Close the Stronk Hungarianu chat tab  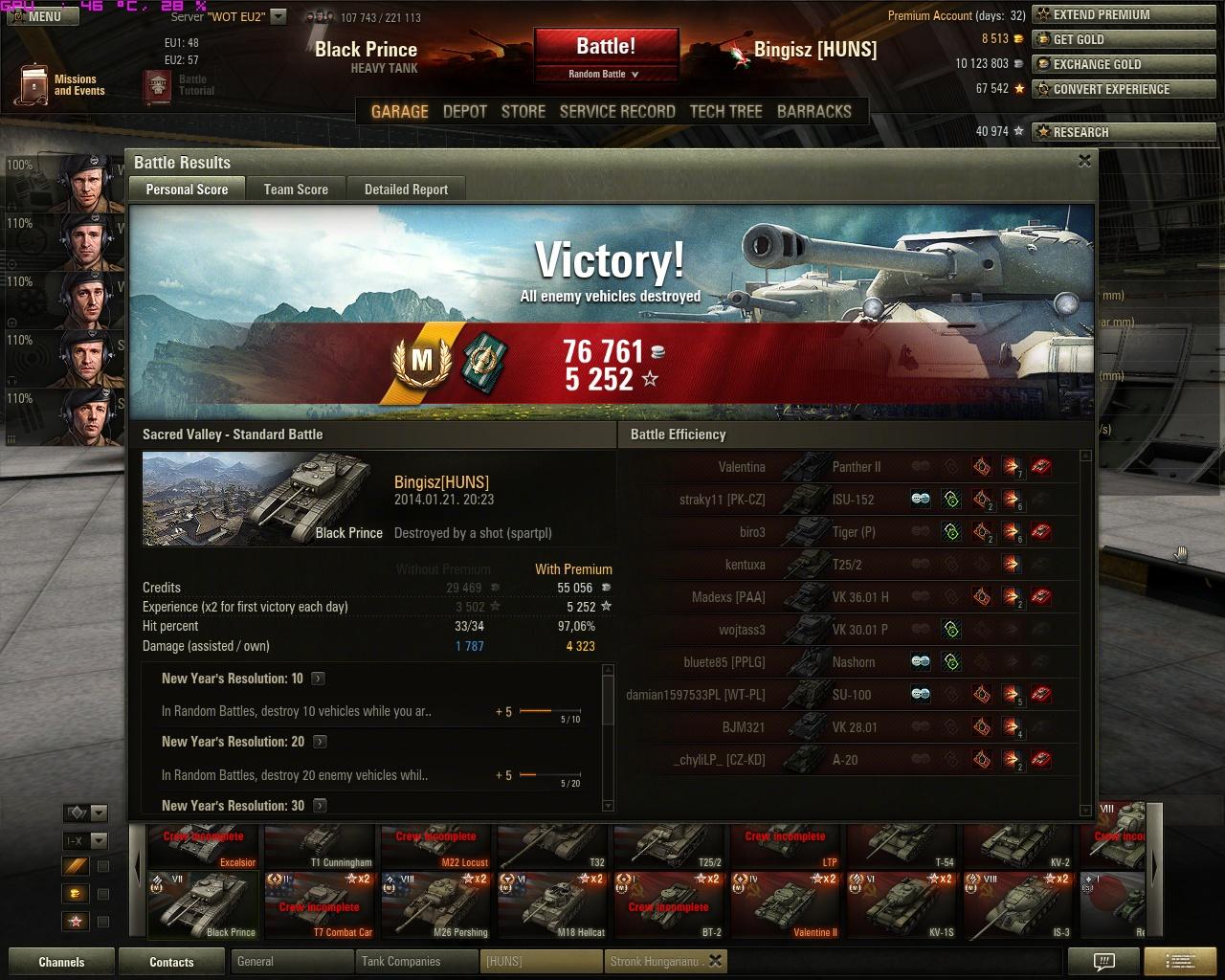(x=715, y=961)
